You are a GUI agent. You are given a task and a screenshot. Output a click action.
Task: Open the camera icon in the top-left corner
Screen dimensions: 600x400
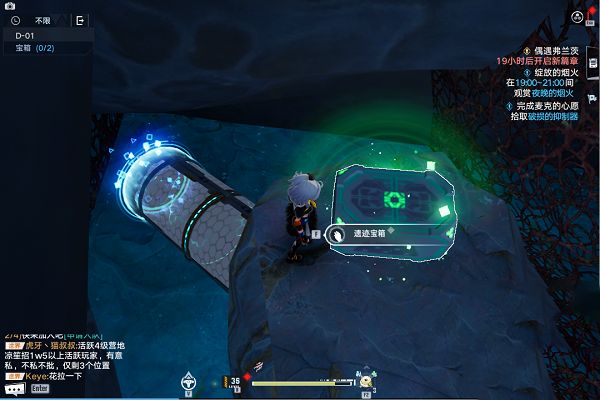(9, 5)
